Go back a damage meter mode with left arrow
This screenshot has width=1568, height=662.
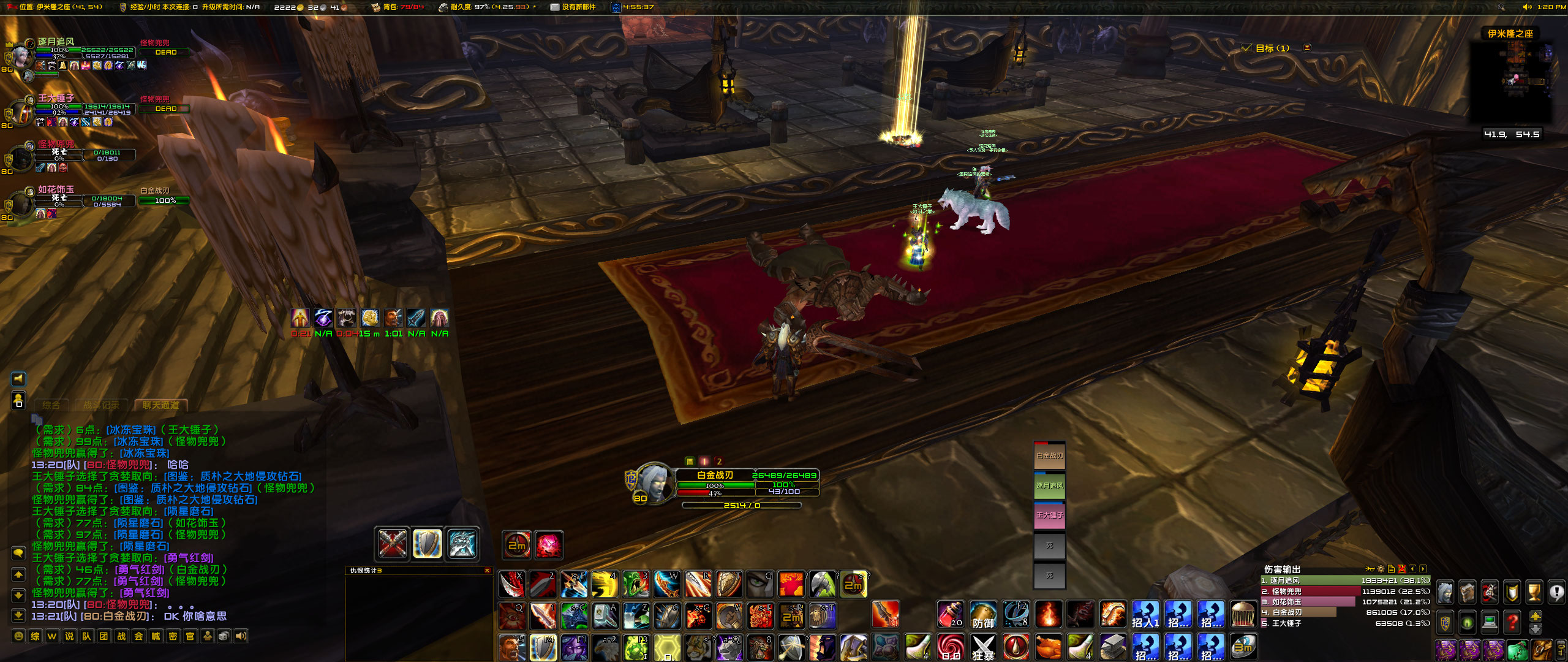point(1413,569)
